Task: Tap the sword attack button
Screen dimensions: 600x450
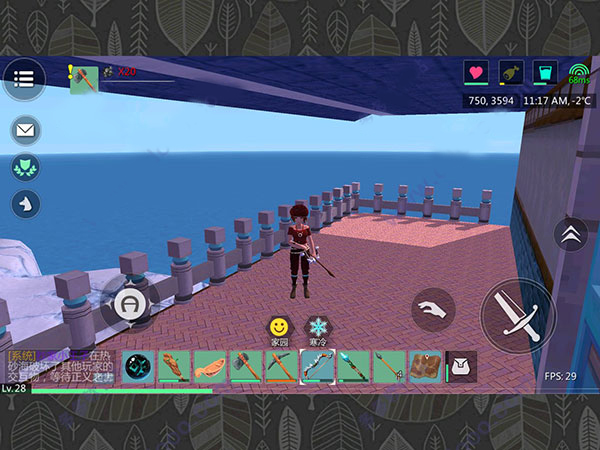Action: pos(517,314)
